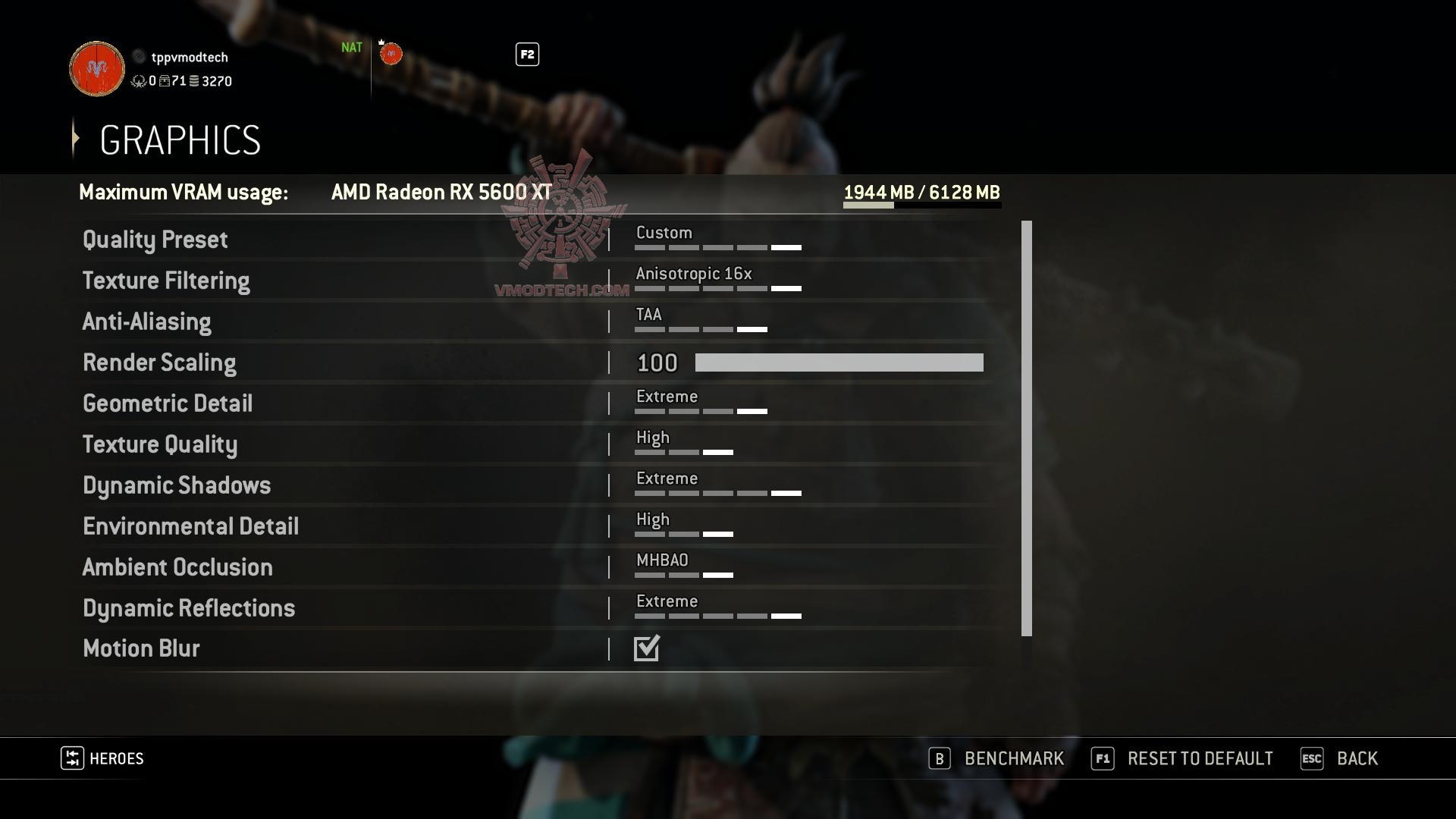
Task: Click the settings list scrollbar
Action: click(1027, 428)
